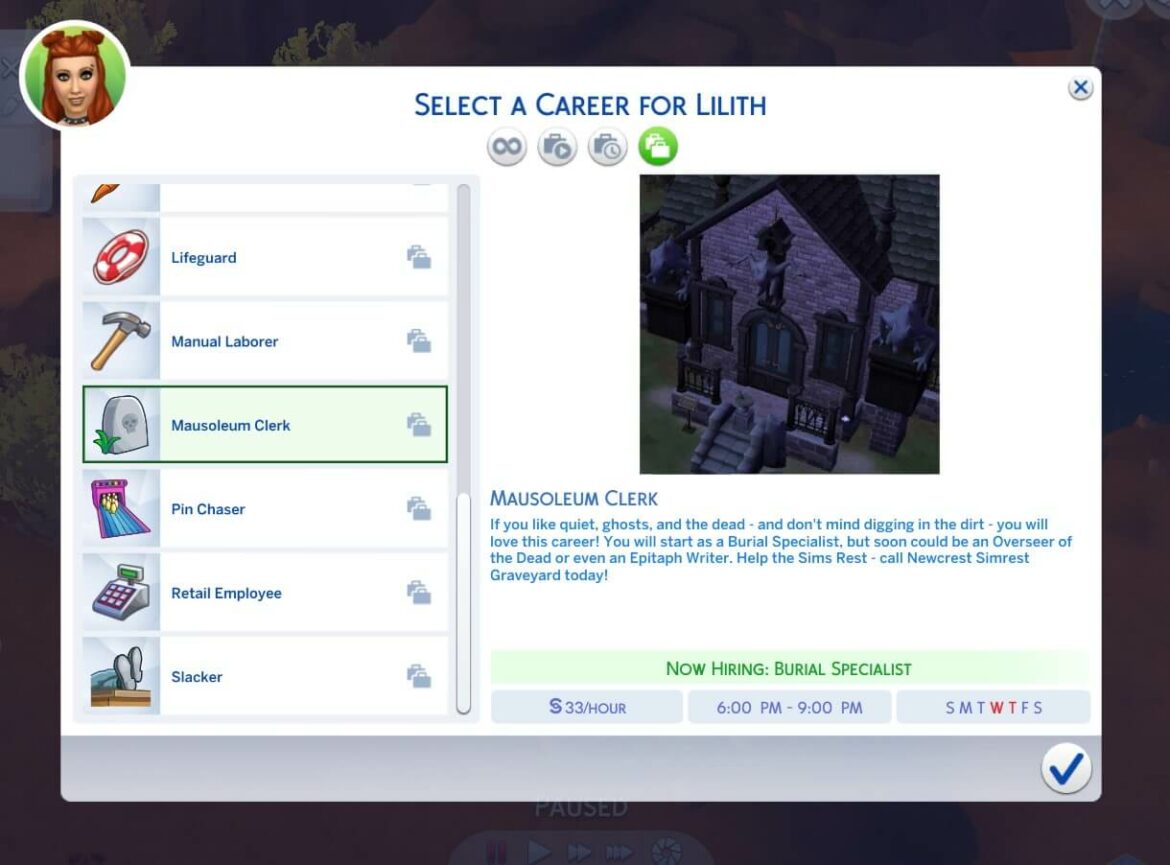Choose the Lifeguard career
Screen dimensions: 1170x865
tap(265, 258)
